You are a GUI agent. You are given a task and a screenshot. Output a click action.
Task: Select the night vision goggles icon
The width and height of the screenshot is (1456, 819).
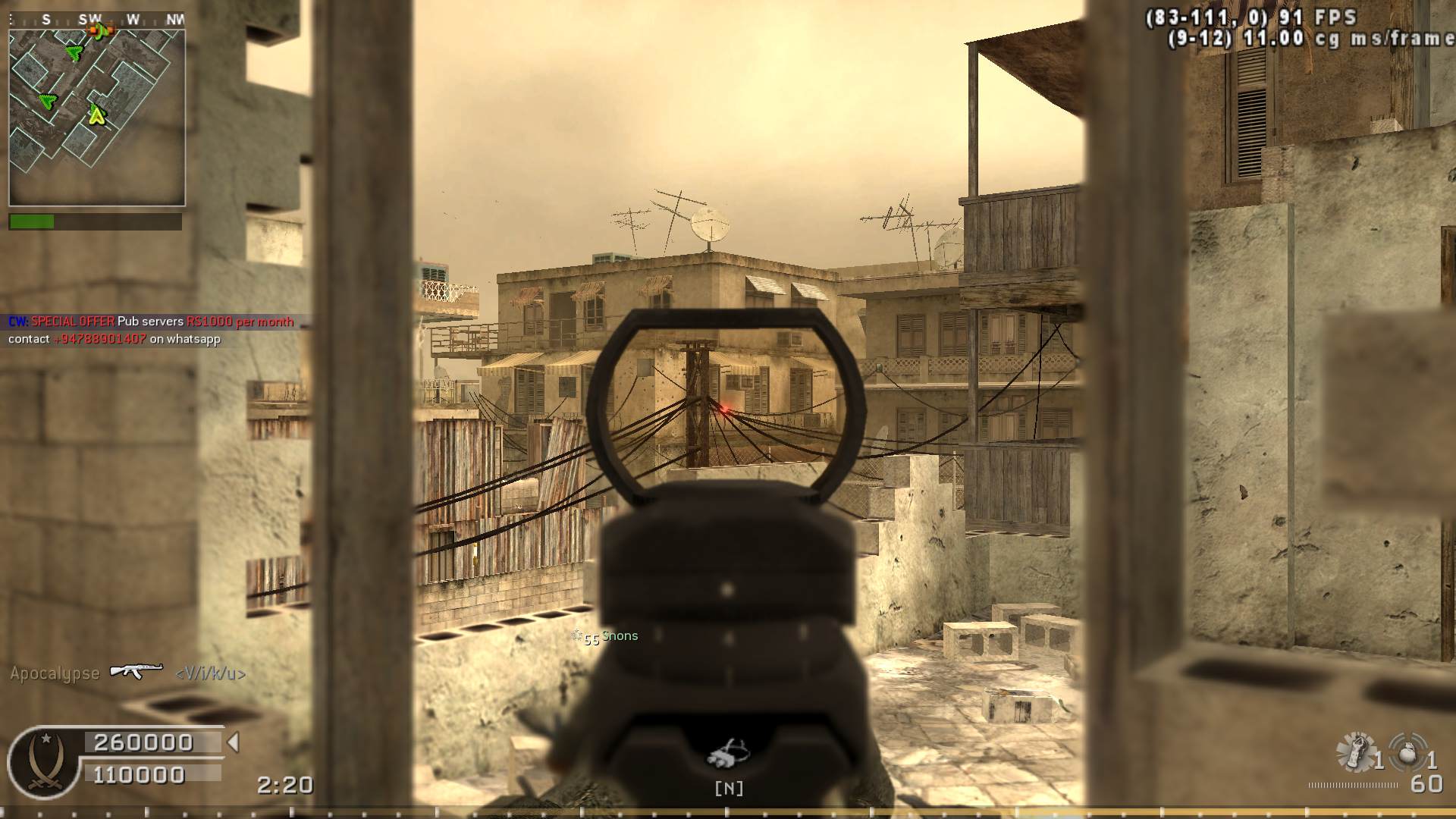coord(728,752)
